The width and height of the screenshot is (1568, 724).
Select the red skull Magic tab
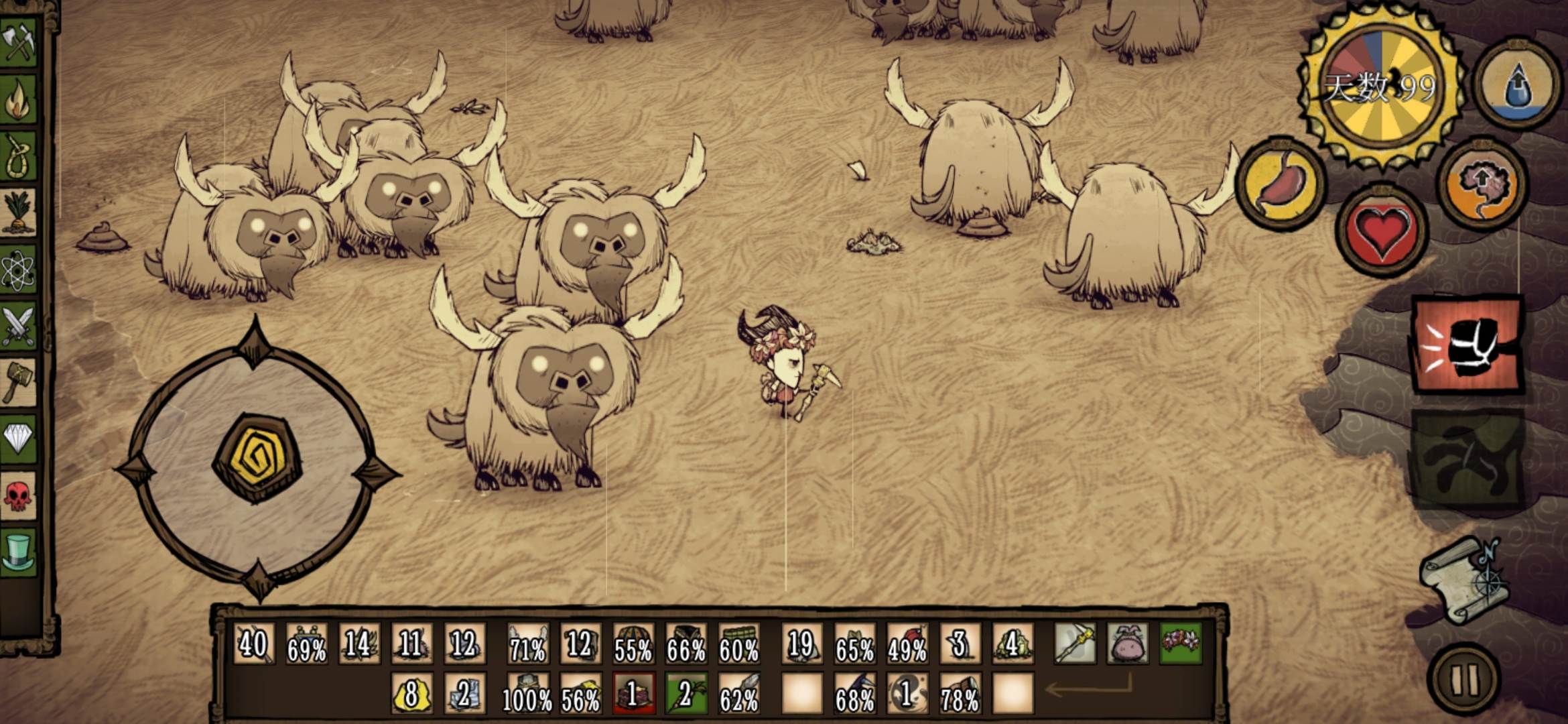tap(19, 496)
